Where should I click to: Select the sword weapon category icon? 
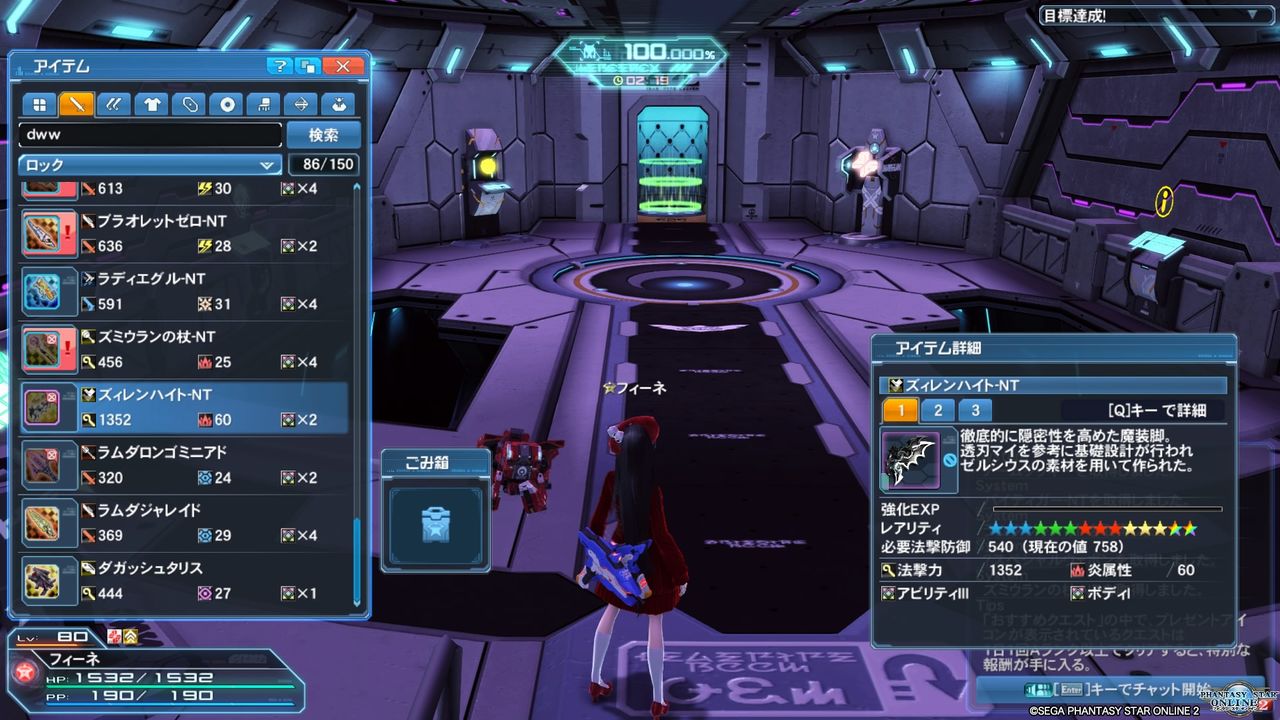[x=76, y=104]
